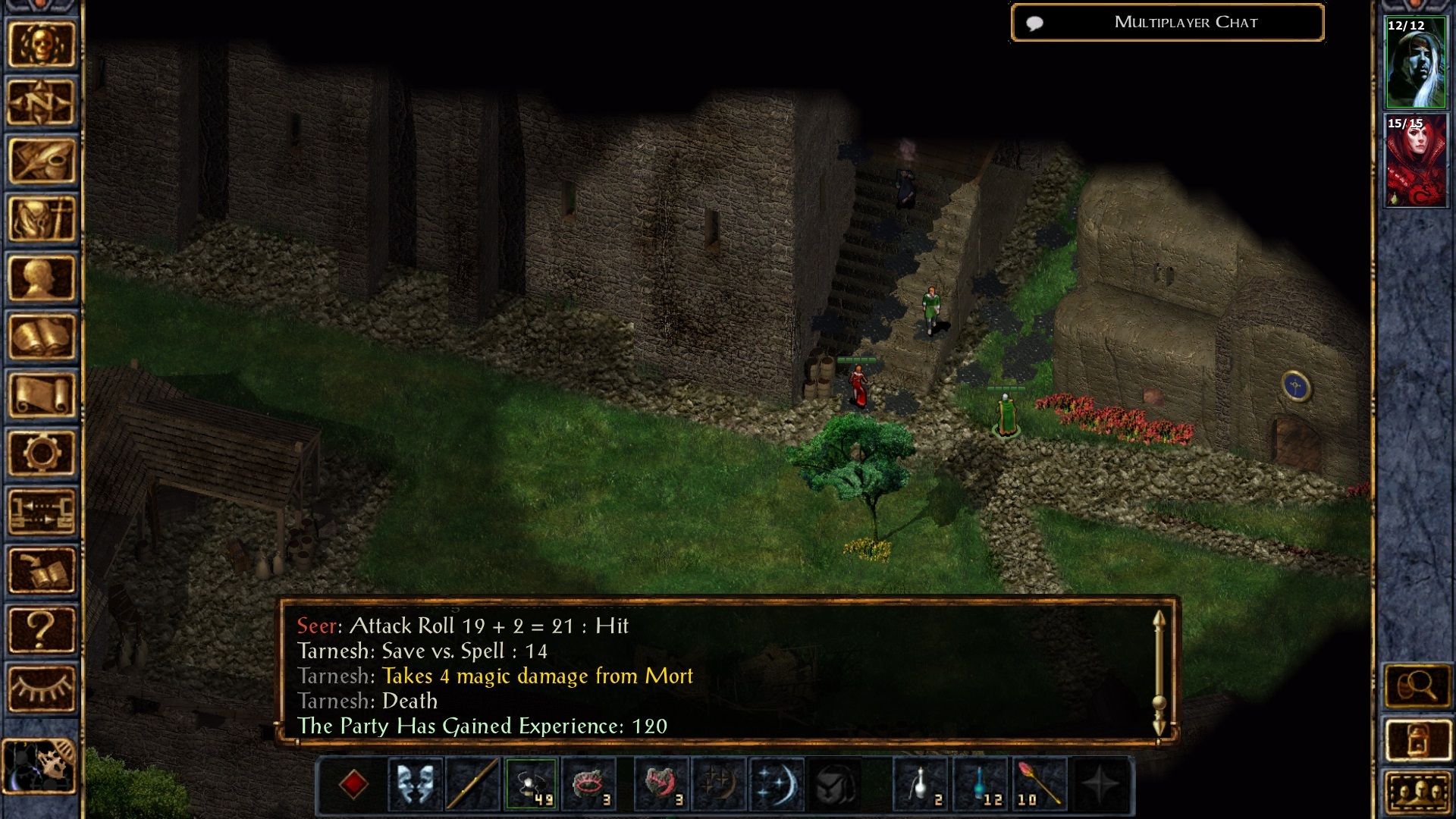Use the blue potion with 12 charges
This screenshot has width=1456, height=819.
980,784
